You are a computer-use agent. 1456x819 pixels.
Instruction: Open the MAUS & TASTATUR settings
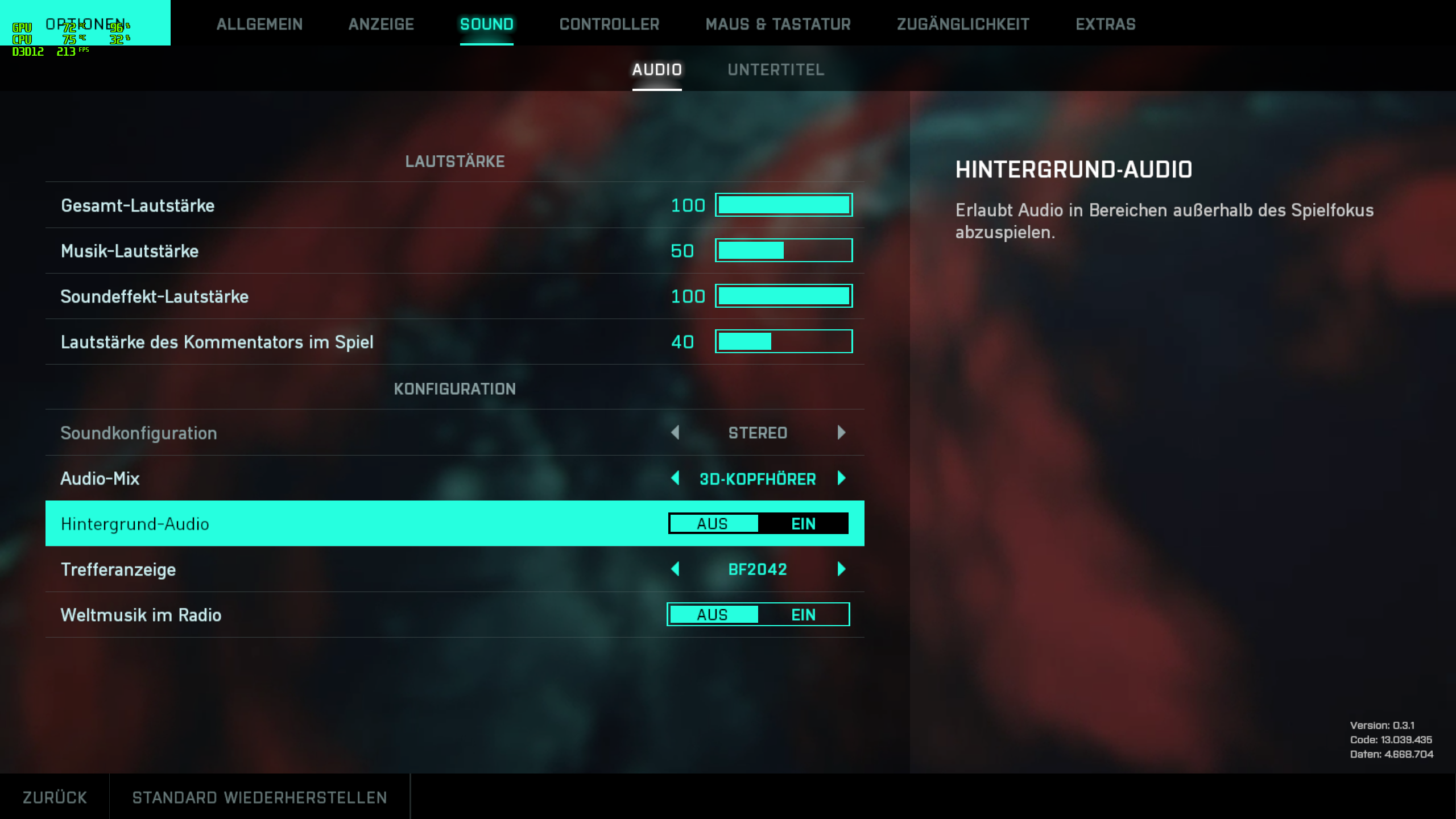click(779, 24)
